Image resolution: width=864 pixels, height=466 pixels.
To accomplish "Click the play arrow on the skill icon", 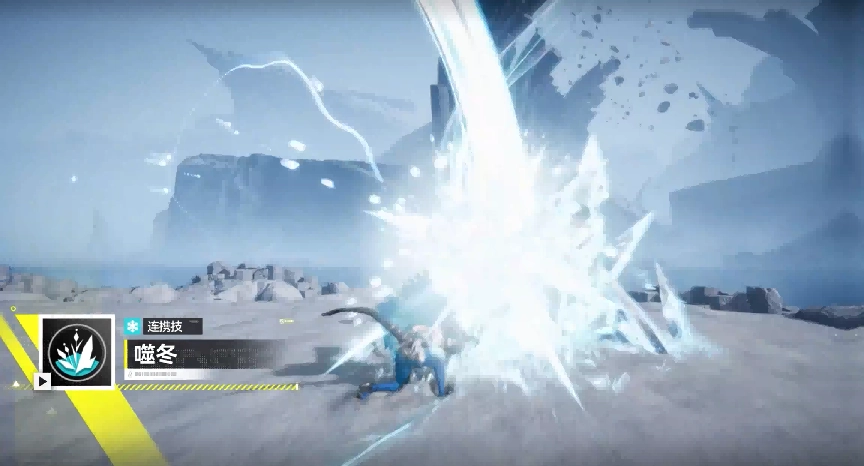I will pyautogui.click(x=43, y=380).
